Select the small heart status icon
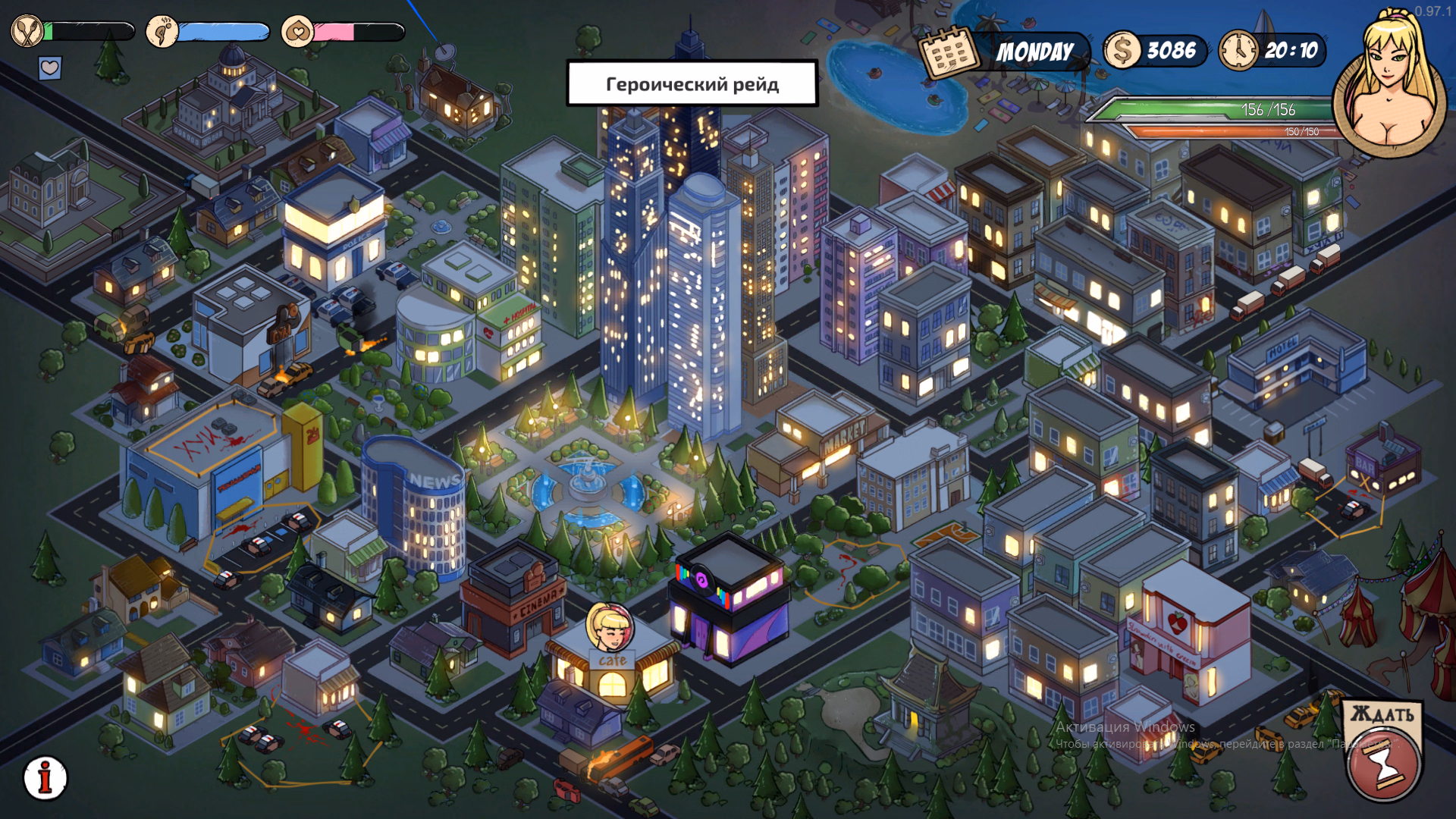Screen dimensions: 1456x819 click(50, 68)
